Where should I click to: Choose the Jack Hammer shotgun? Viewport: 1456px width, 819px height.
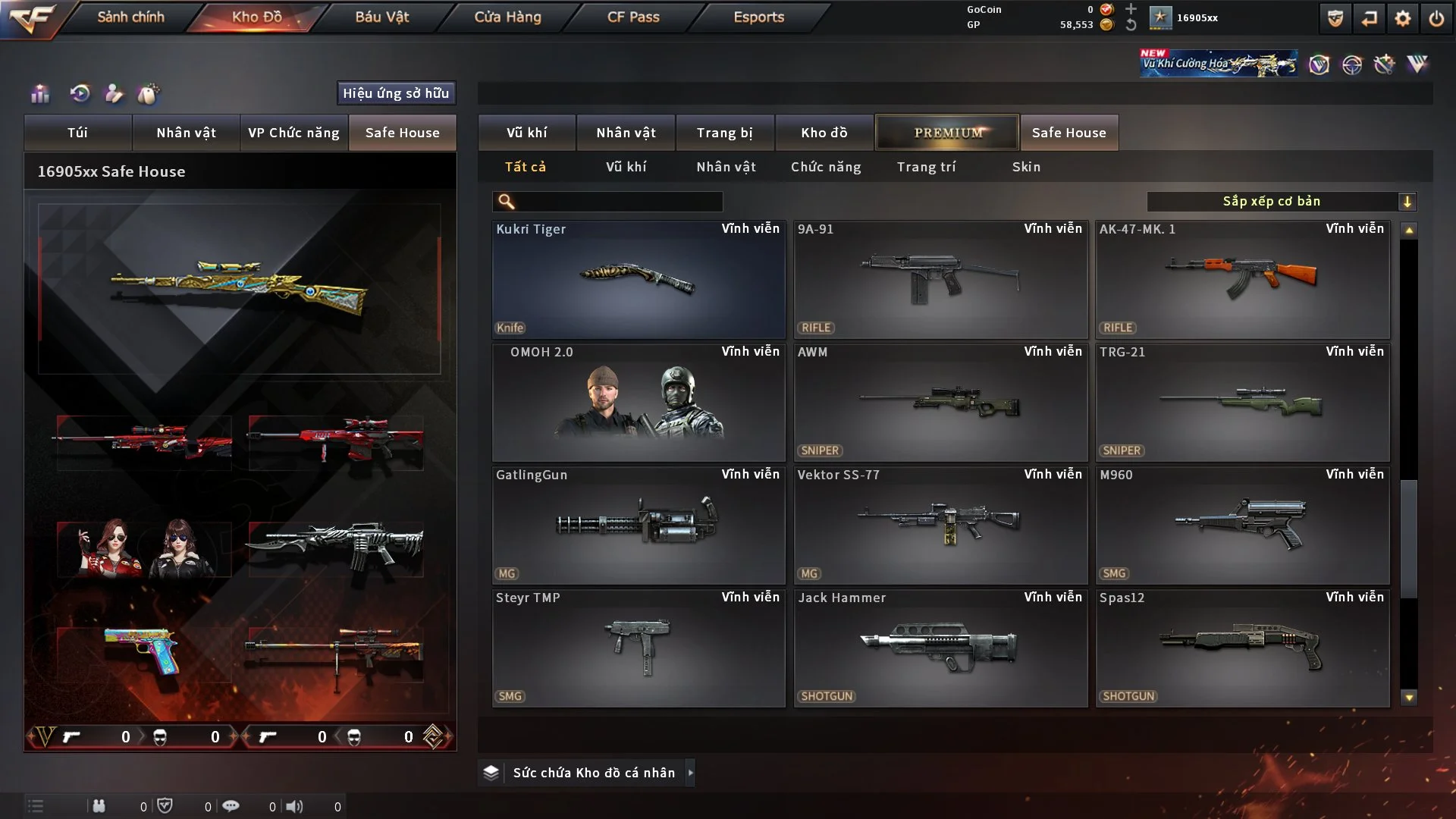pos(940,648)
